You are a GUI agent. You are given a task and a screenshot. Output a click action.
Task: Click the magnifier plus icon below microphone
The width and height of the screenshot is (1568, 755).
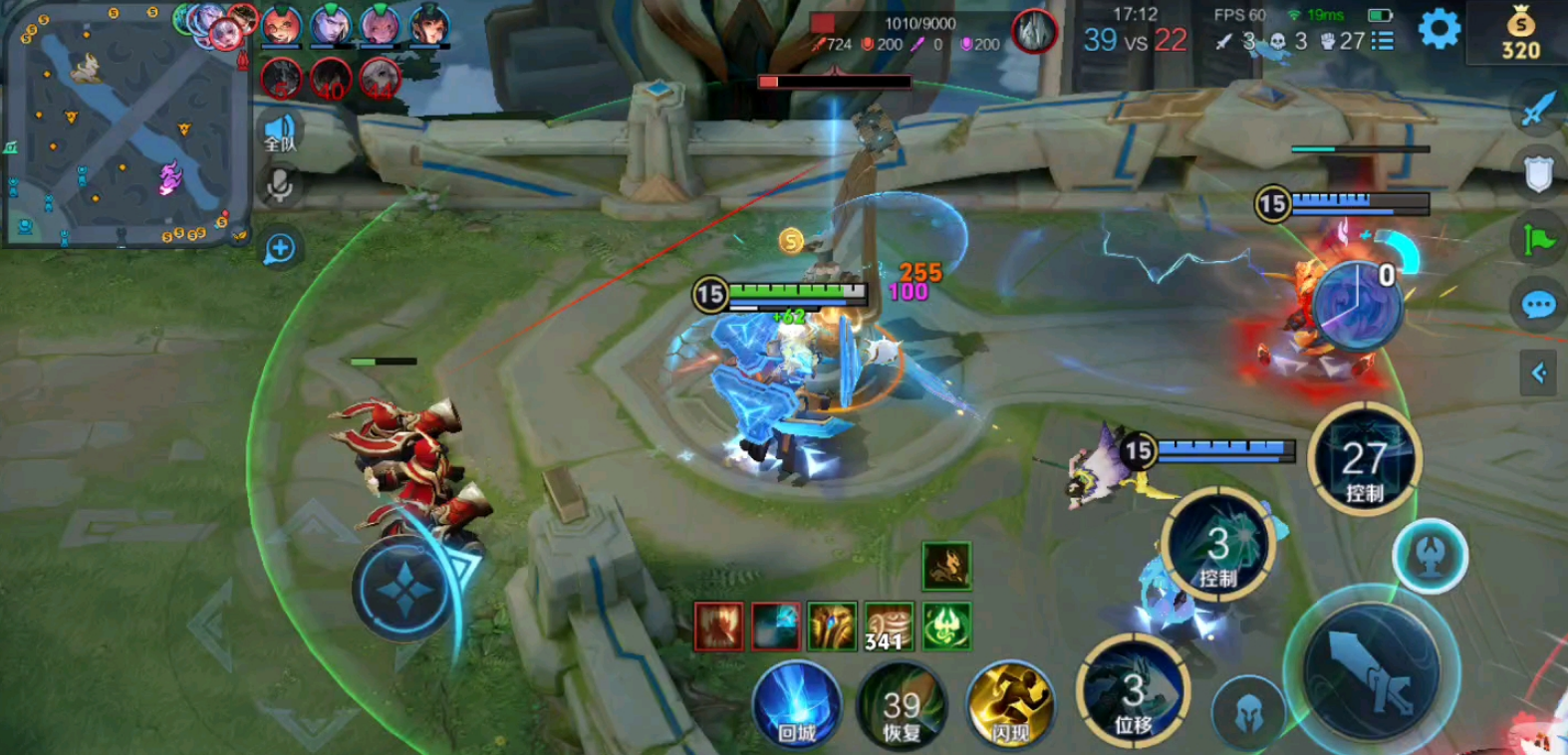click(280, 248)
